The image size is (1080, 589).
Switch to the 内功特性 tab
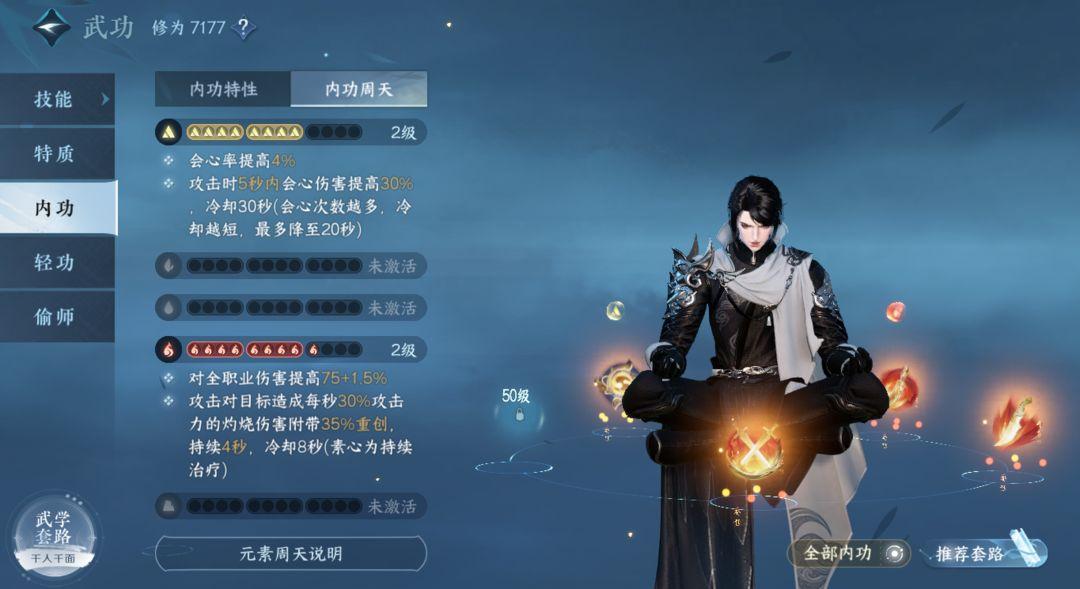click(x=223, y=89)
